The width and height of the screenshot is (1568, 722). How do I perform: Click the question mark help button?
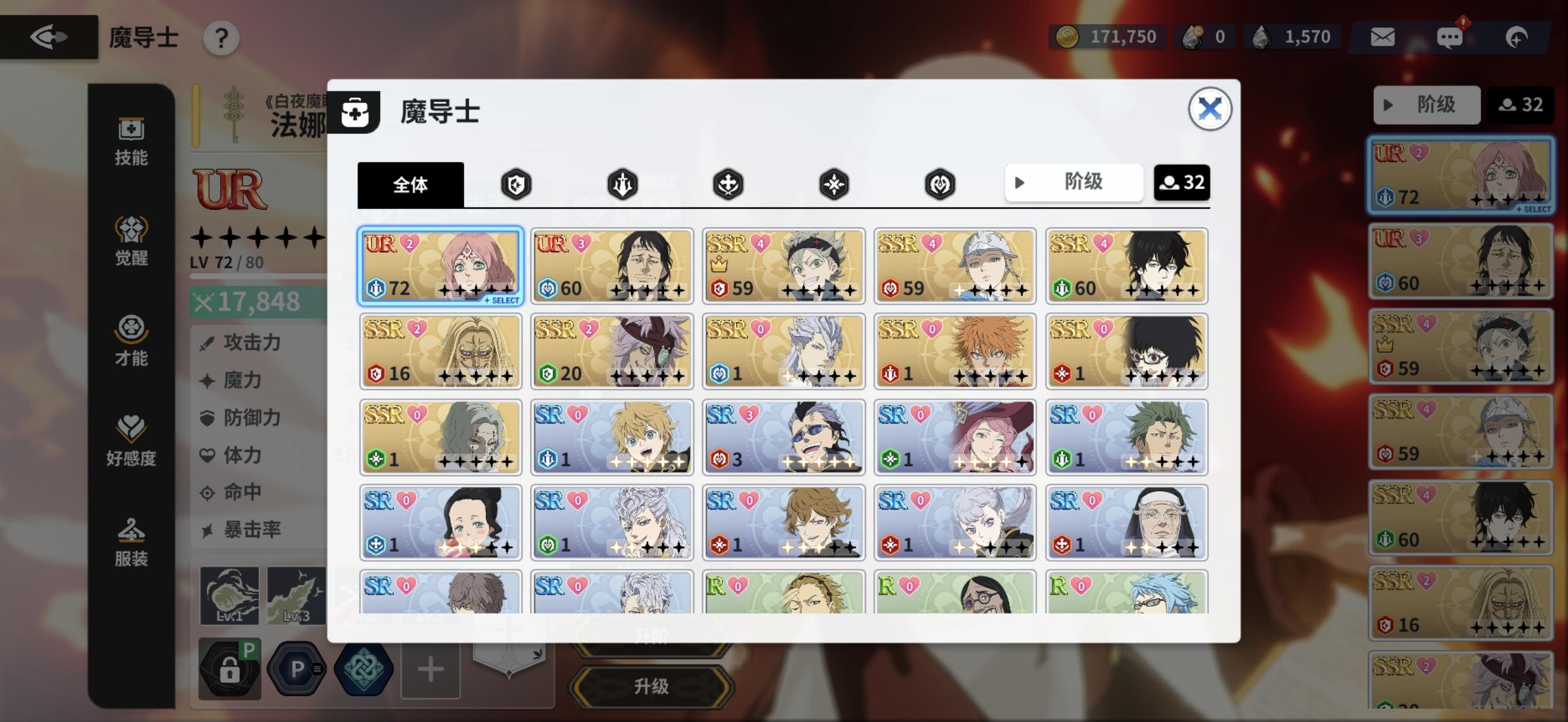[221, 37]
